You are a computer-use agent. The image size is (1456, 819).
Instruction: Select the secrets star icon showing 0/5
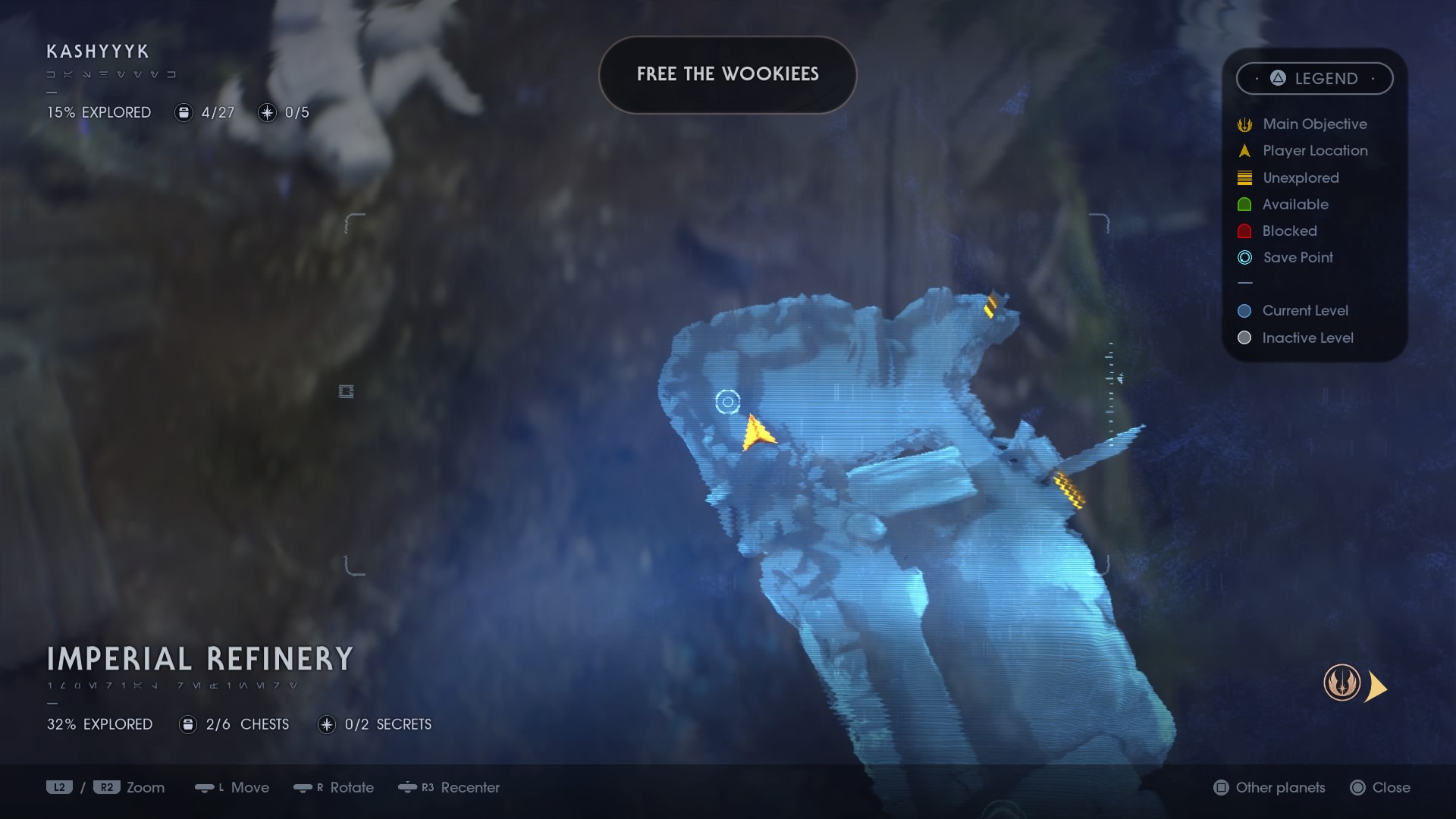267,112
